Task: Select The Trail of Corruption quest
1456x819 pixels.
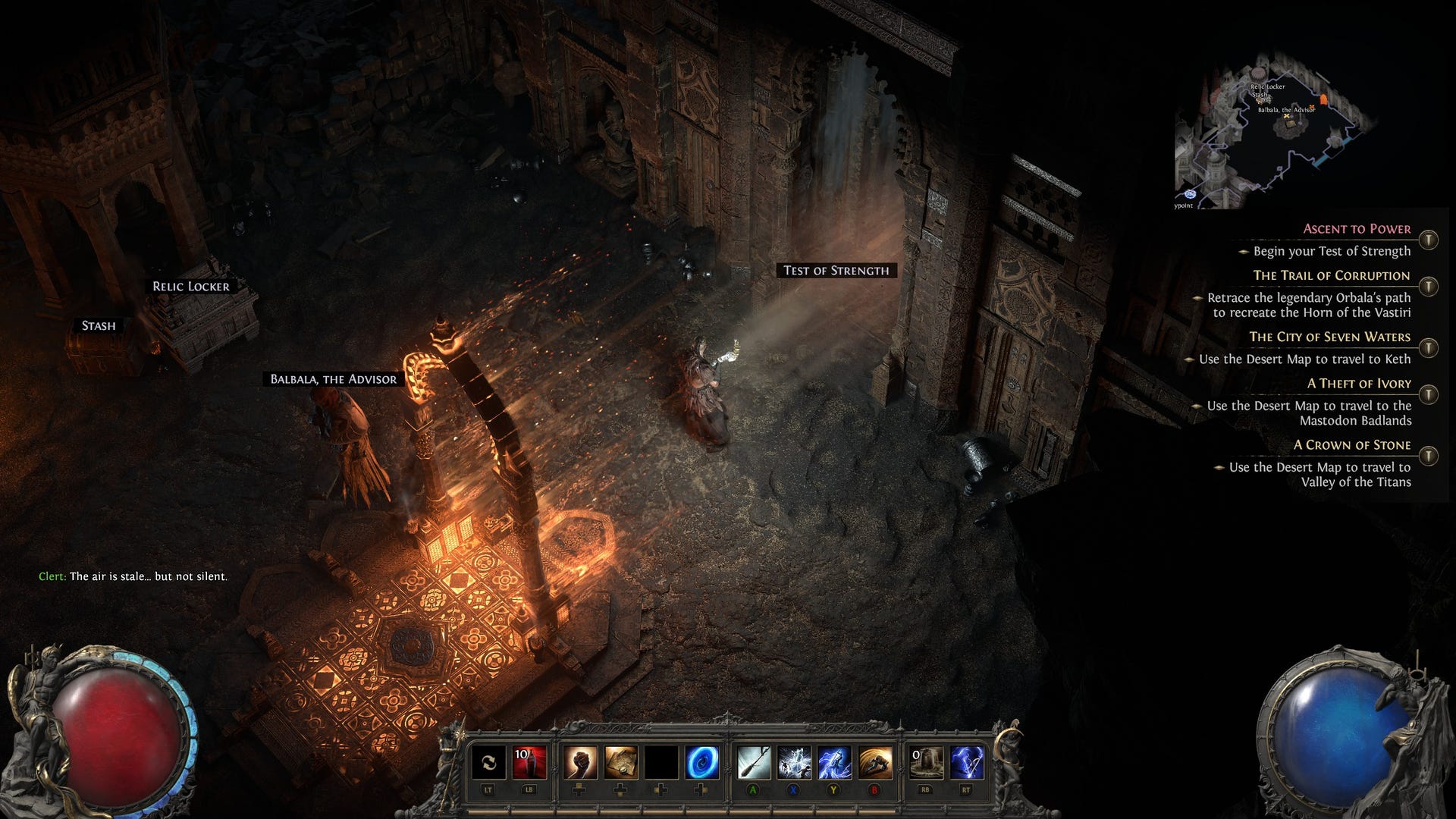Action: [1331, 275]
